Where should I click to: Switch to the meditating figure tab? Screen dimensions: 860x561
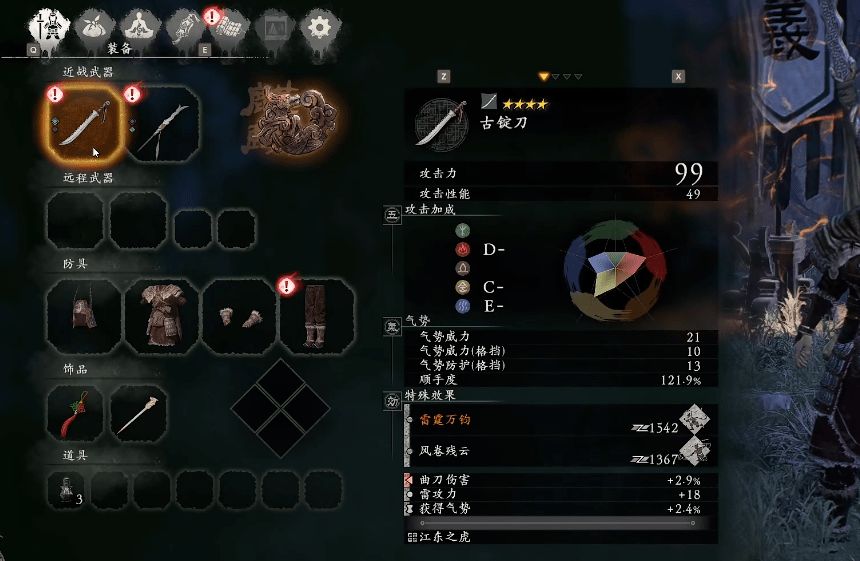(x=140, y=27)
